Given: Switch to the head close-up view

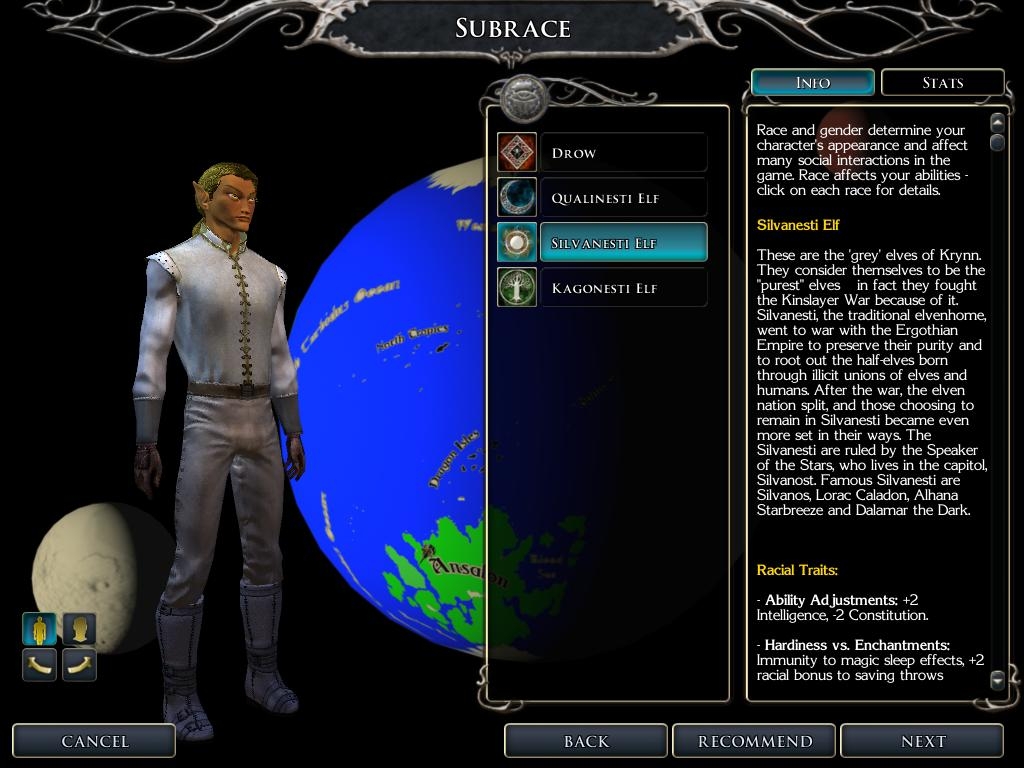Looking at the screenshot, I should [80, 629].
